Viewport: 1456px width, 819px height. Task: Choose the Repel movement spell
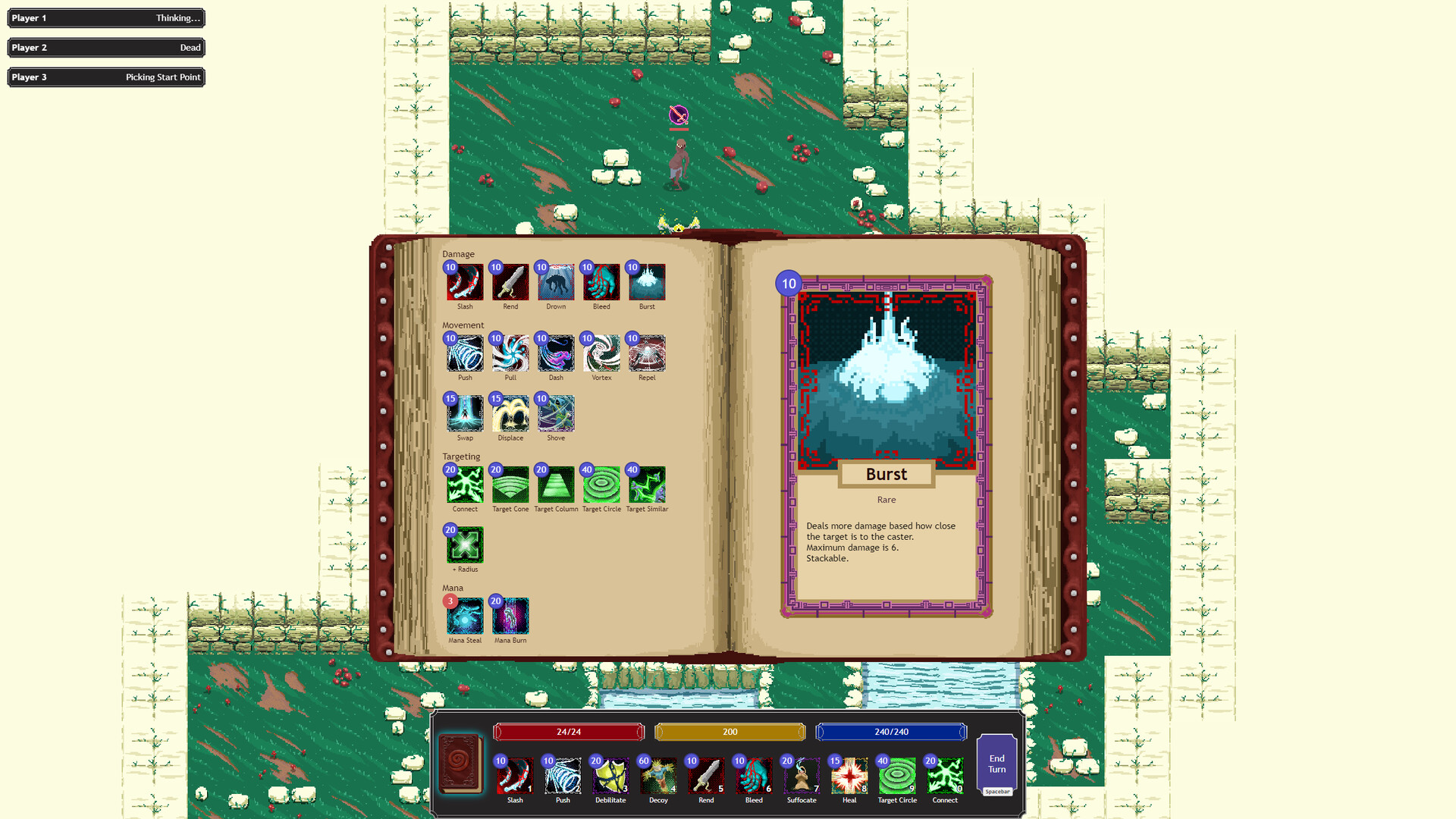647,353
